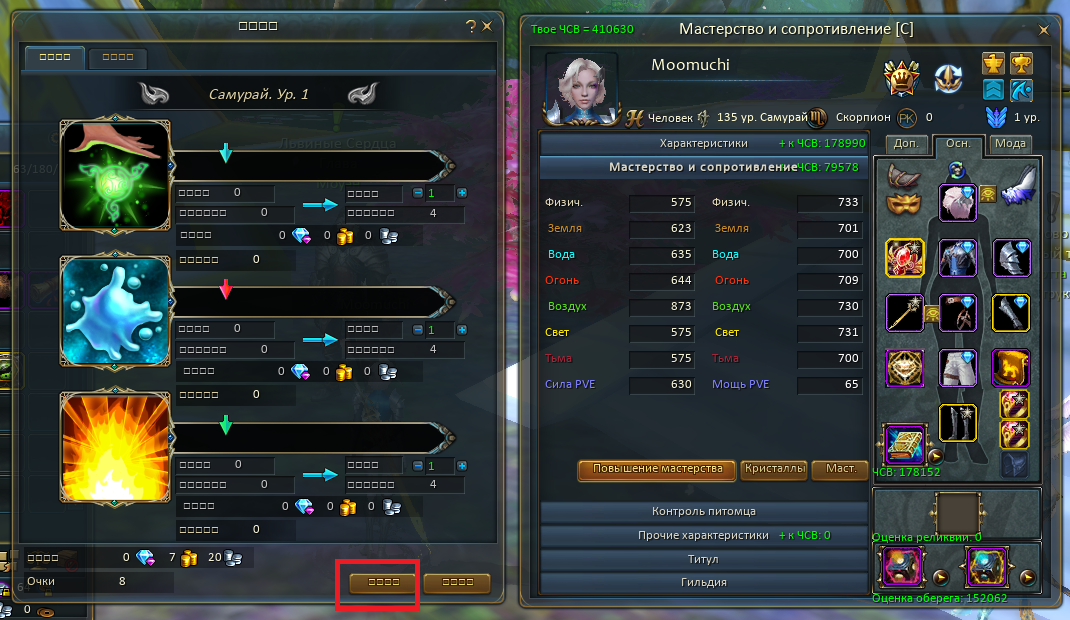Open the Кристаллы panel
This screenshot has height=620, width=1070.
774,469
